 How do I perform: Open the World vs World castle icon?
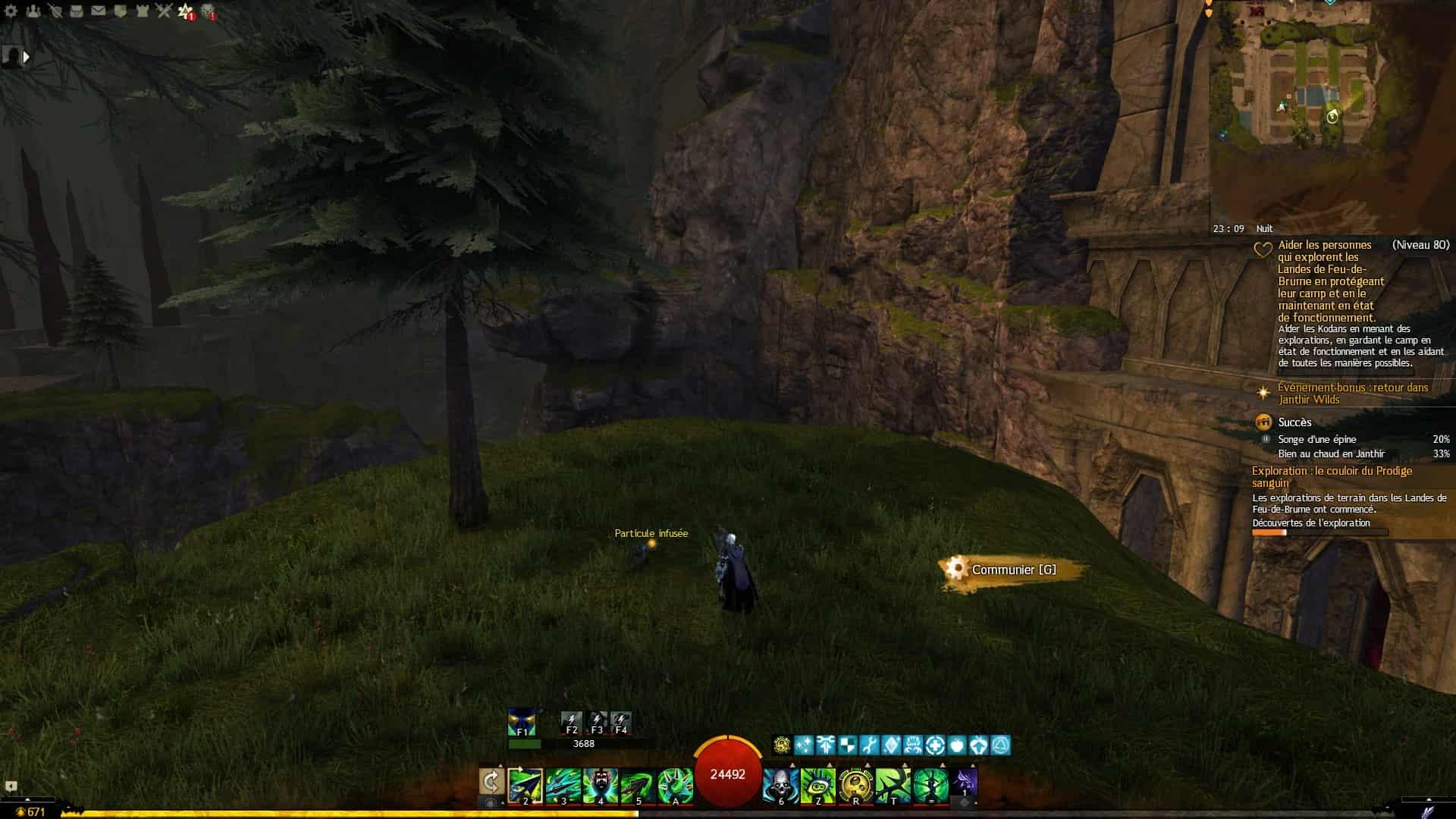coord(143,11)
